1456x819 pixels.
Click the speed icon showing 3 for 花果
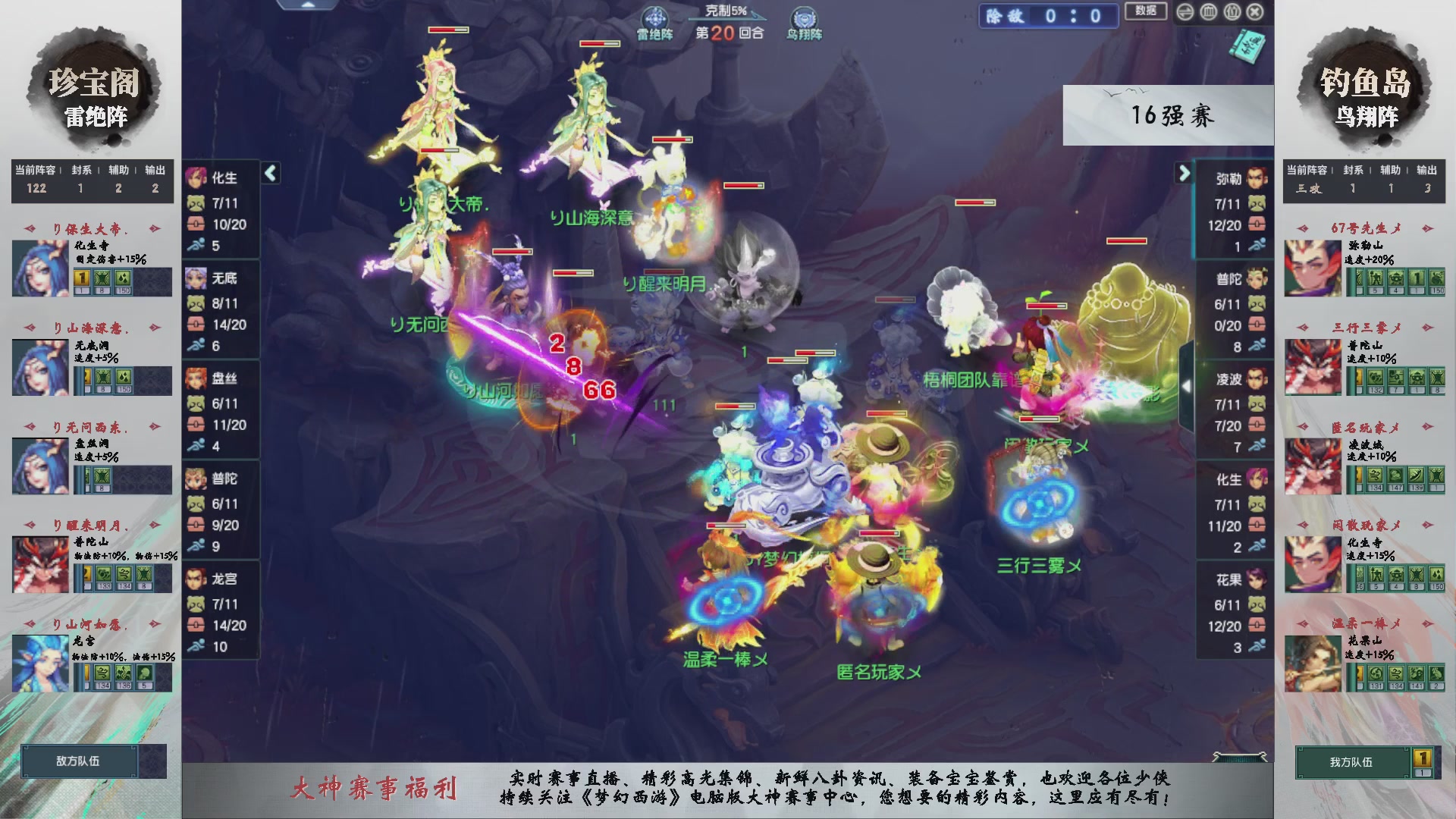coord(1256,647)
